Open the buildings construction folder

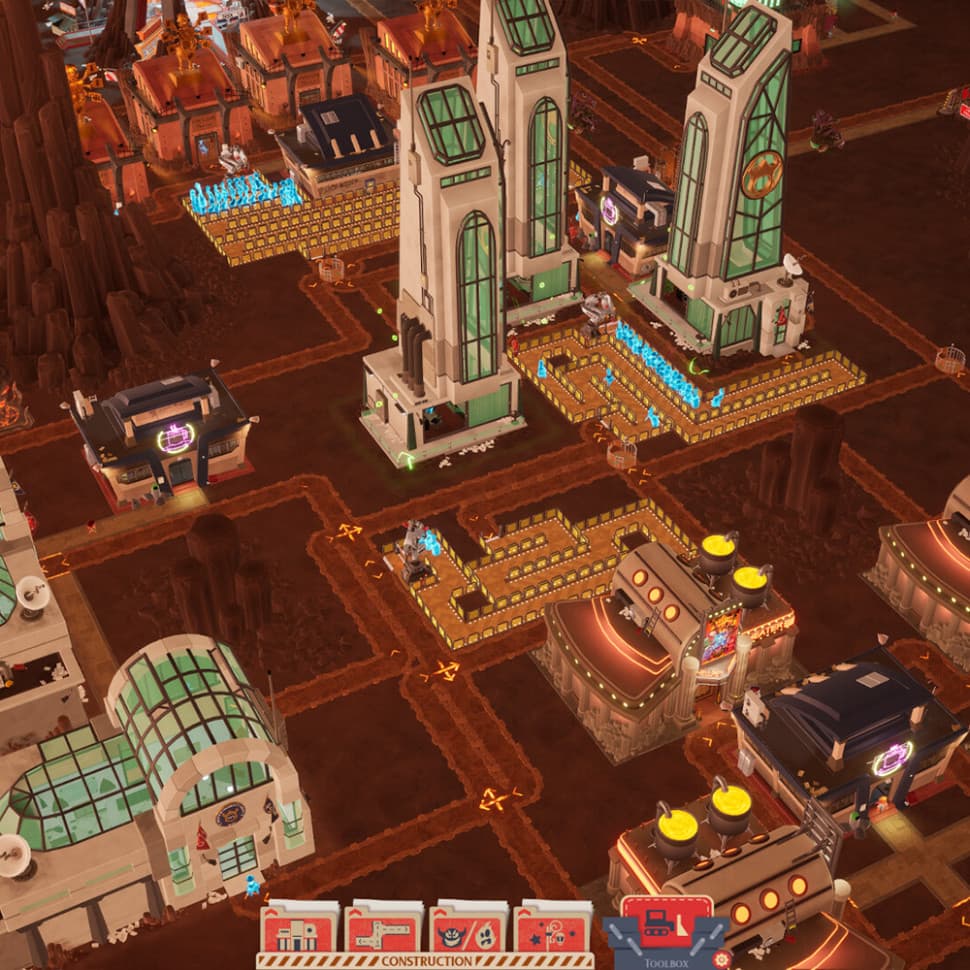(x=299, y=928)
